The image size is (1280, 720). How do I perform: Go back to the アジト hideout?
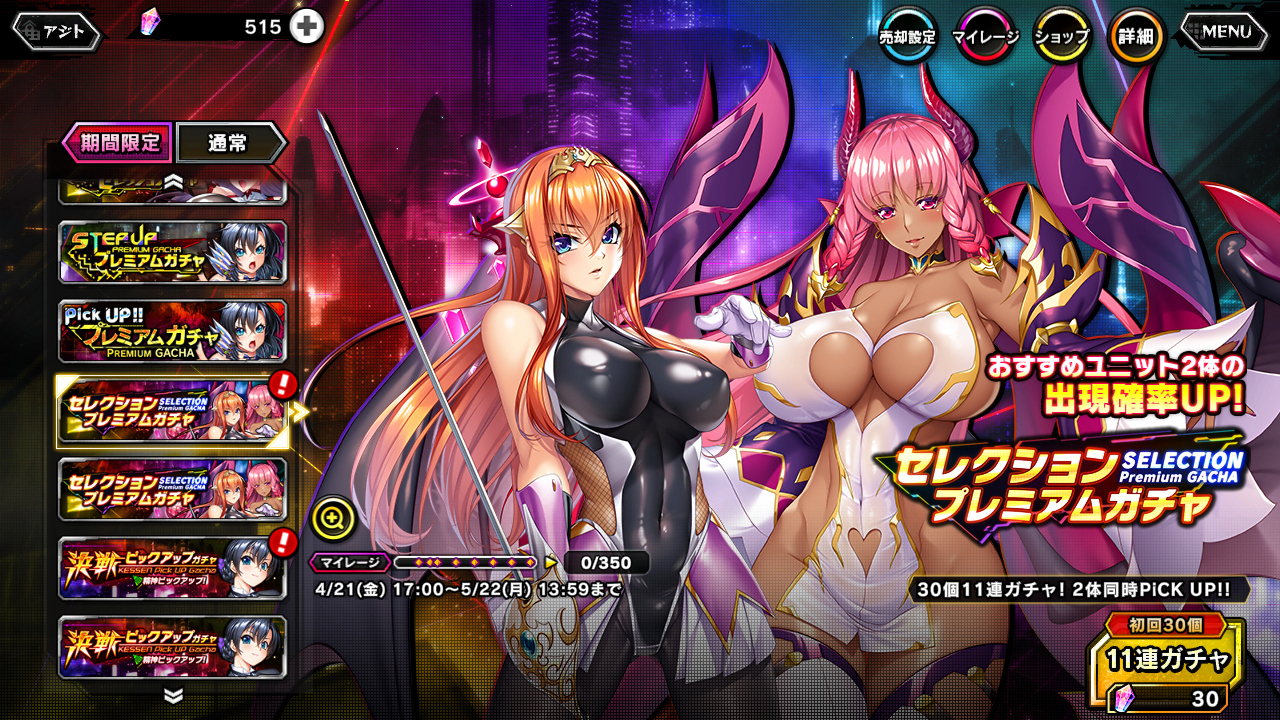point(57,32)
